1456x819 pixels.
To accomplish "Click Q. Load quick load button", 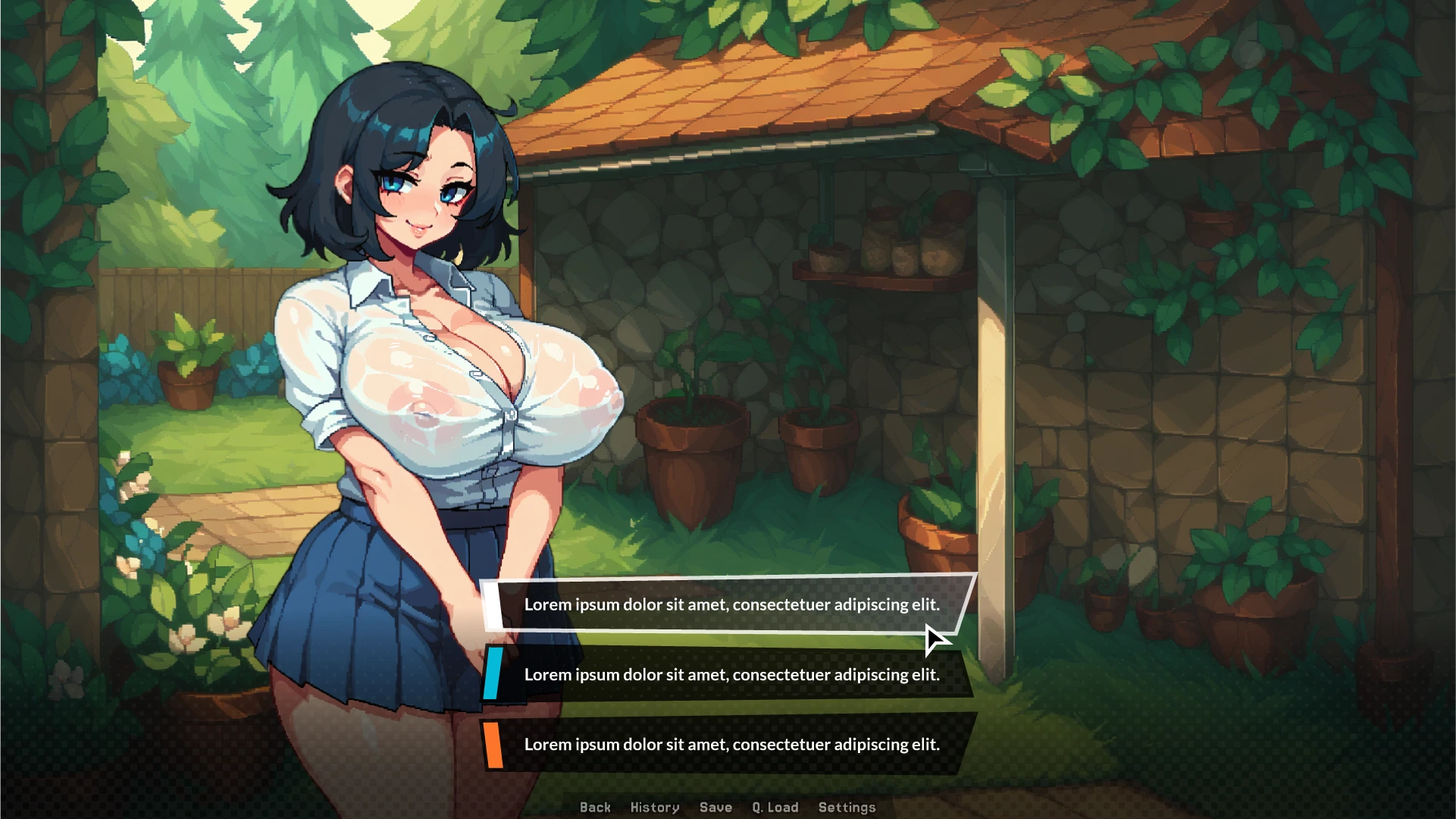I will pyautogui.click(x=775, y=807).
